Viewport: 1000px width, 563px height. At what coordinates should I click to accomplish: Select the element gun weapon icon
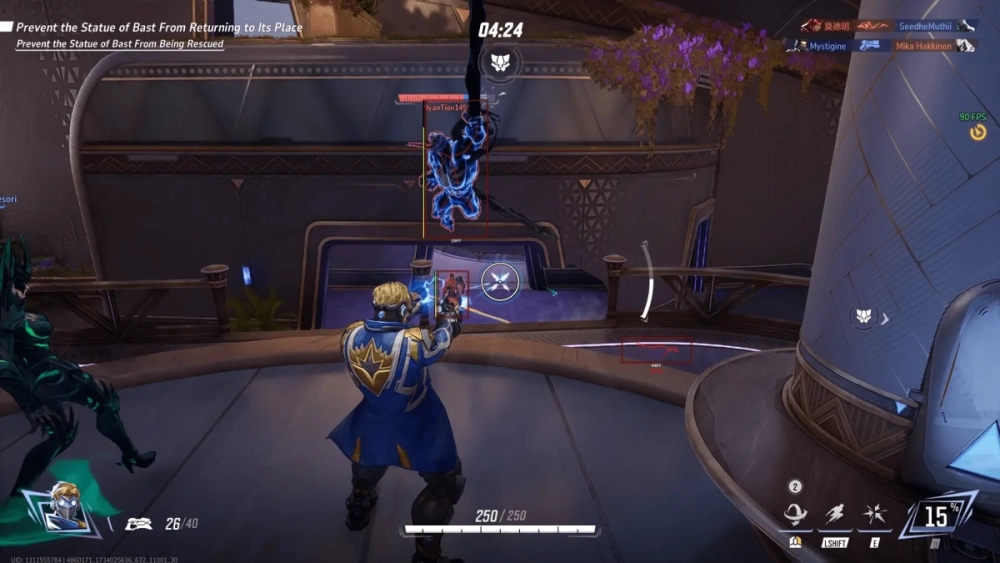[138, 522]
